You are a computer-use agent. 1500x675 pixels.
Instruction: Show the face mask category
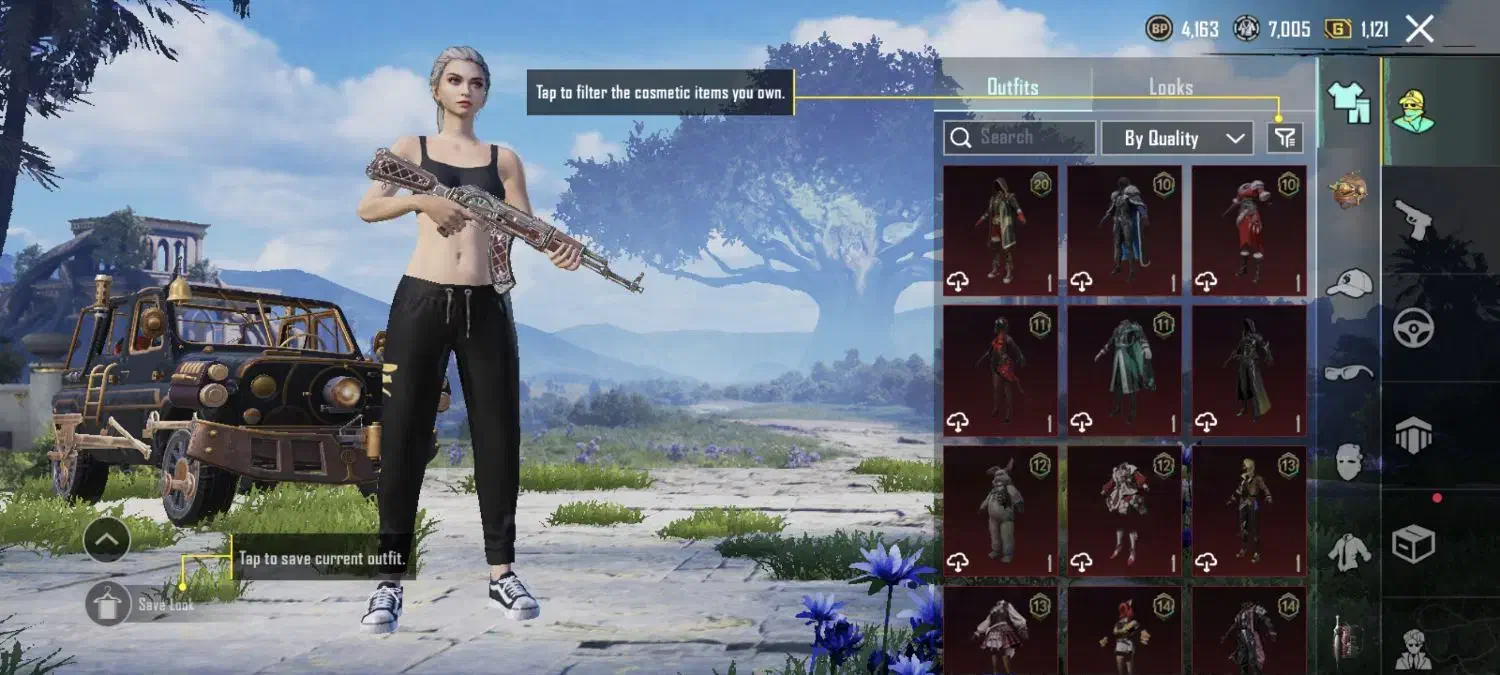coord(1349,462)
